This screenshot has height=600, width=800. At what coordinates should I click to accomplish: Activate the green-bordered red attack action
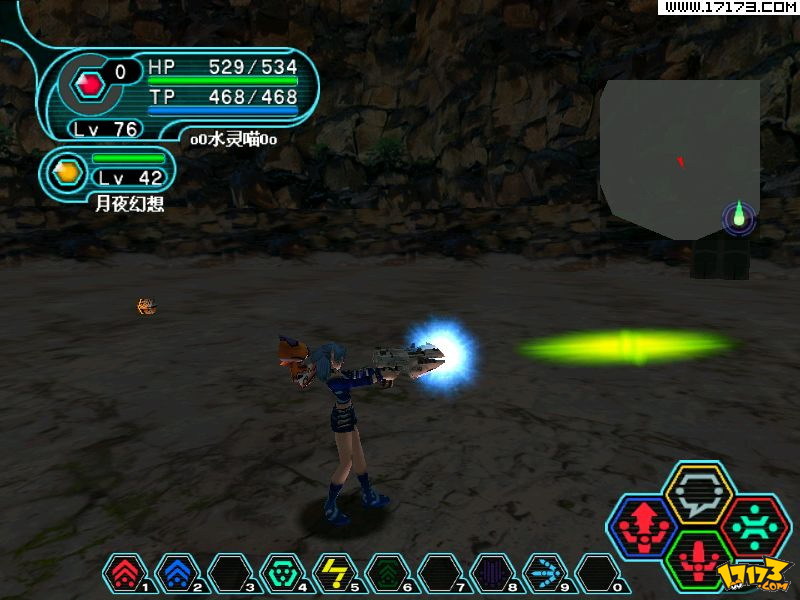pyautogui.click(x=699, y=558)
